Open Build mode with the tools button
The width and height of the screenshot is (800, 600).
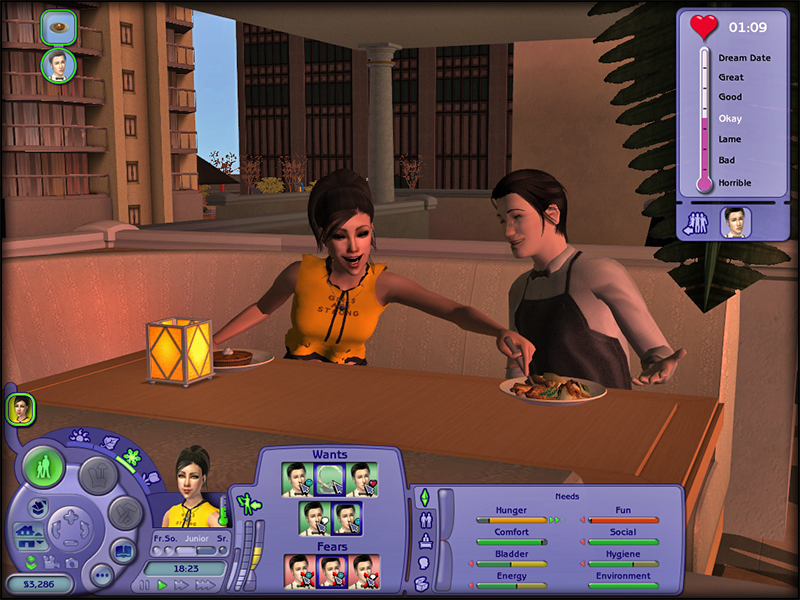[124, 513]
